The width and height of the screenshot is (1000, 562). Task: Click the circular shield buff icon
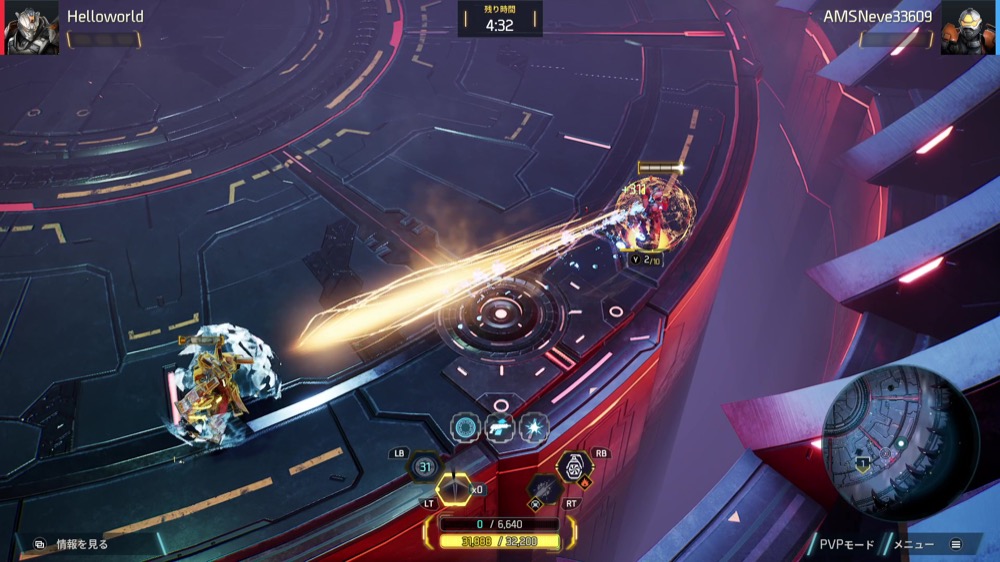pyautogui.click(x=465, y=428)
